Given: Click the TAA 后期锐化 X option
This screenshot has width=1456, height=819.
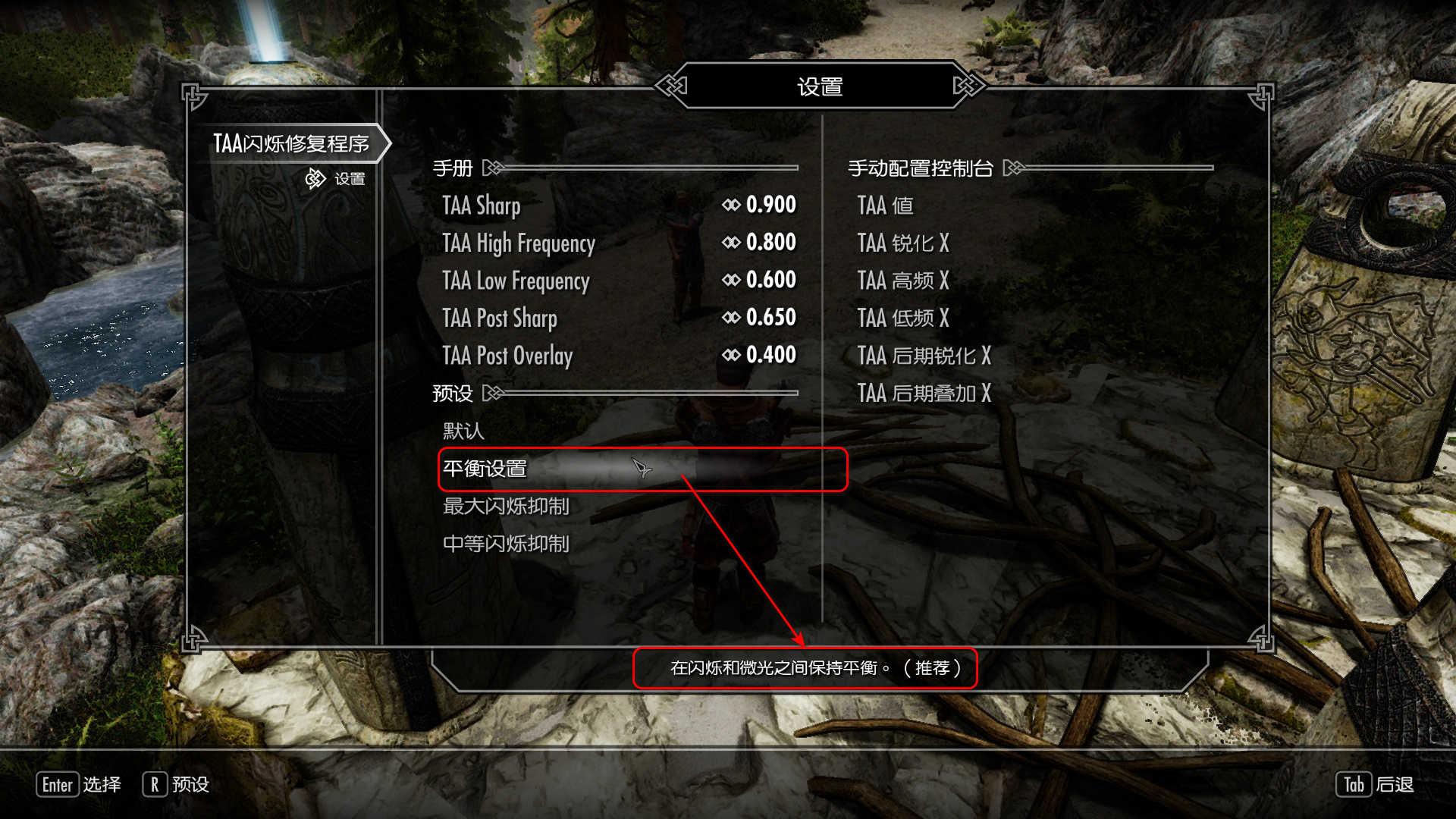Looking at the screenshot, I should (x=924, y=356).
